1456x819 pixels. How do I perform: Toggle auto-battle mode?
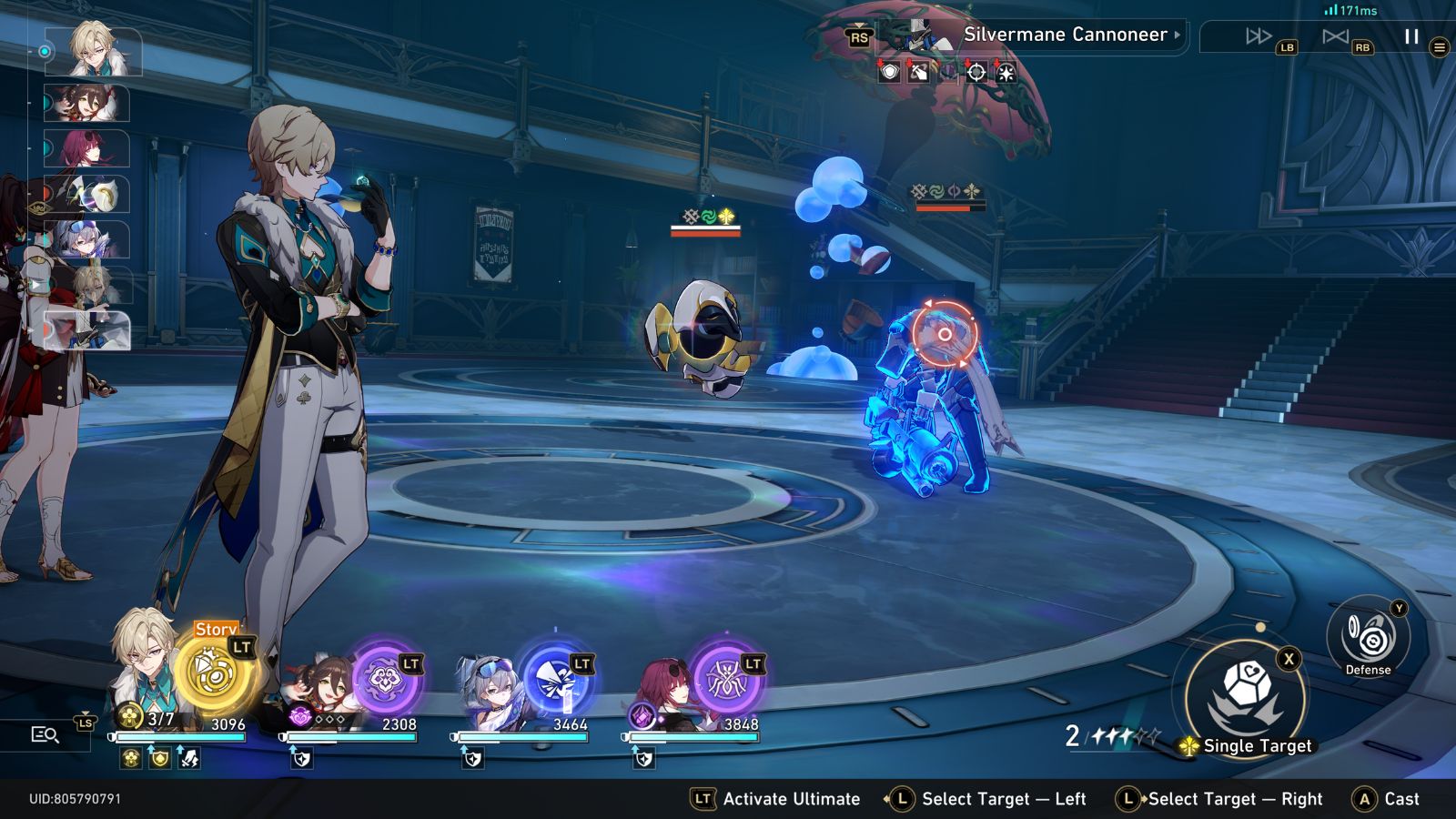[x=1335, y=36]
